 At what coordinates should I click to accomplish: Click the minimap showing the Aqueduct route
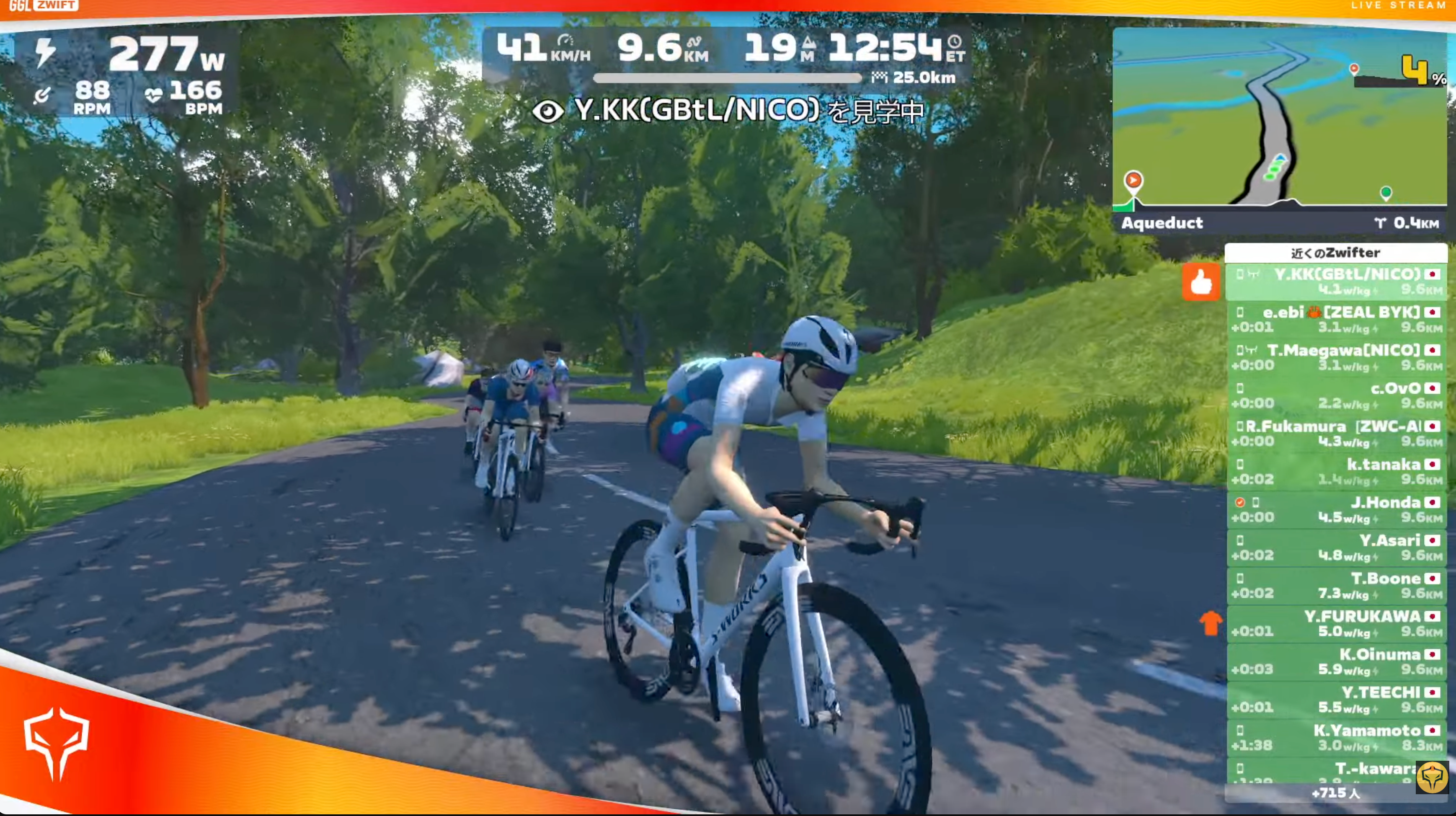click(x=1279, y=118)
